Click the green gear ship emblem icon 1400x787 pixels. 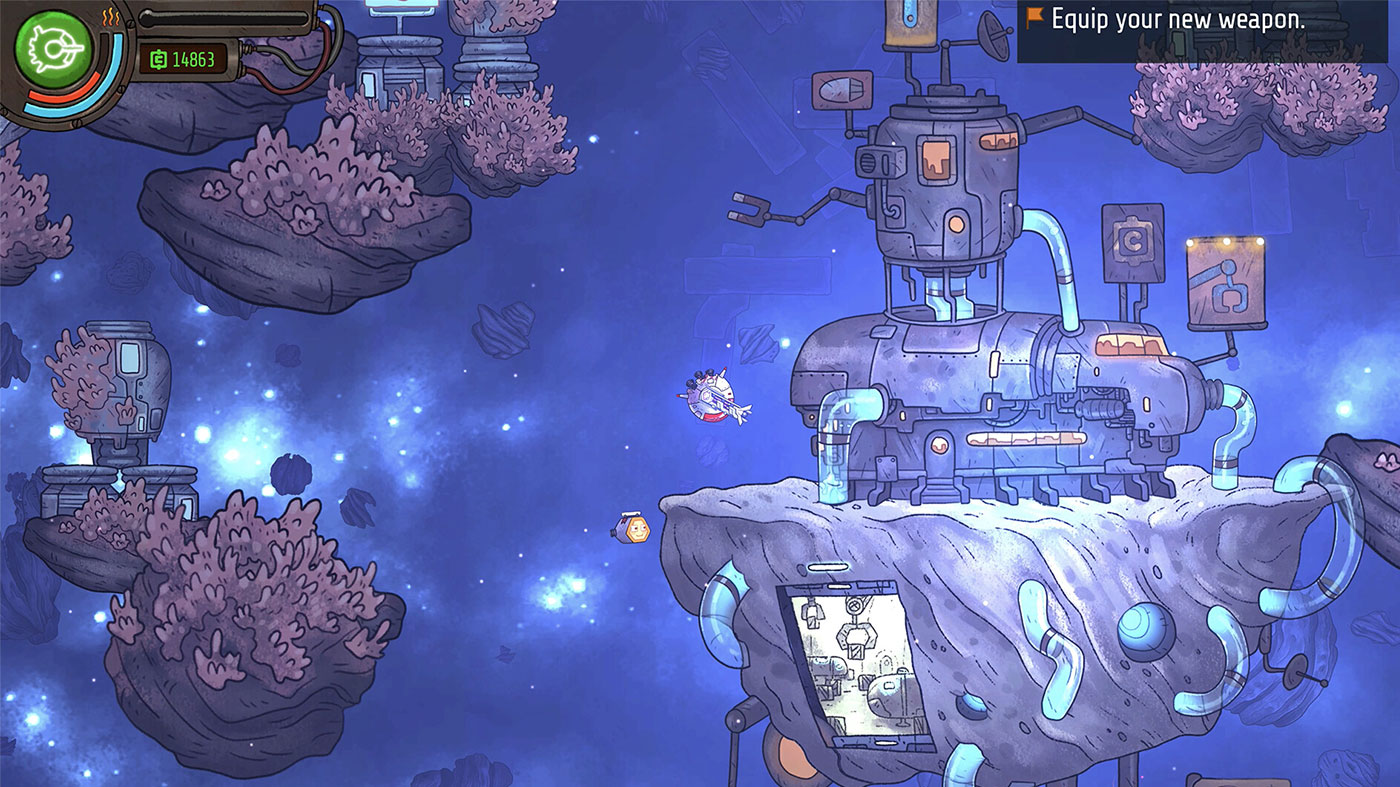point(53,47)
